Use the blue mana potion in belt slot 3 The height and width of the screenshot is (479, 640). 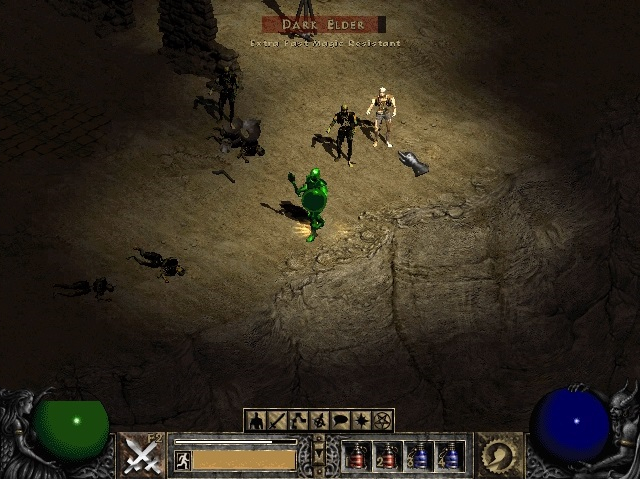(x=419, y=456)
